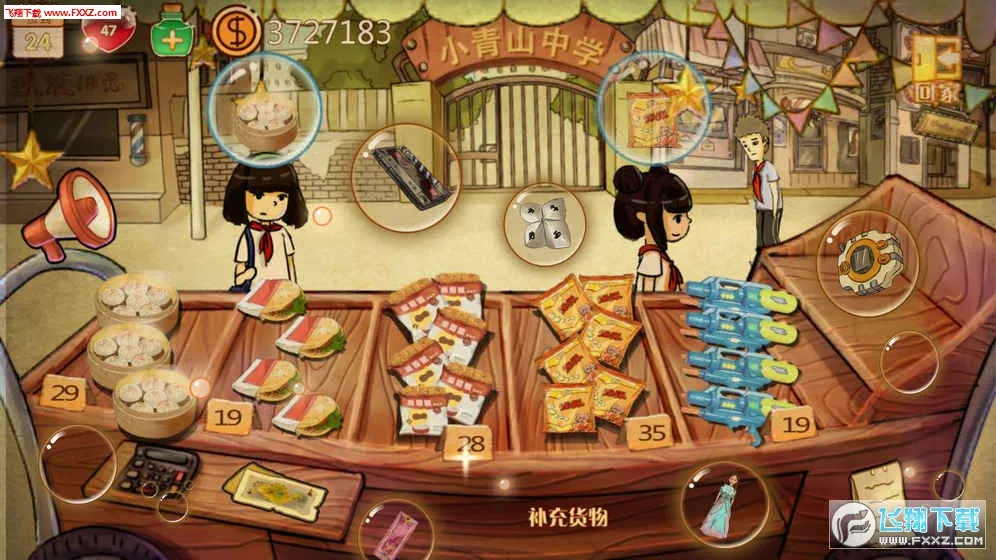The width and height of the screenshot is (996, 560).
Task: Open the green plus potion bottle
Action: [172, 32]
